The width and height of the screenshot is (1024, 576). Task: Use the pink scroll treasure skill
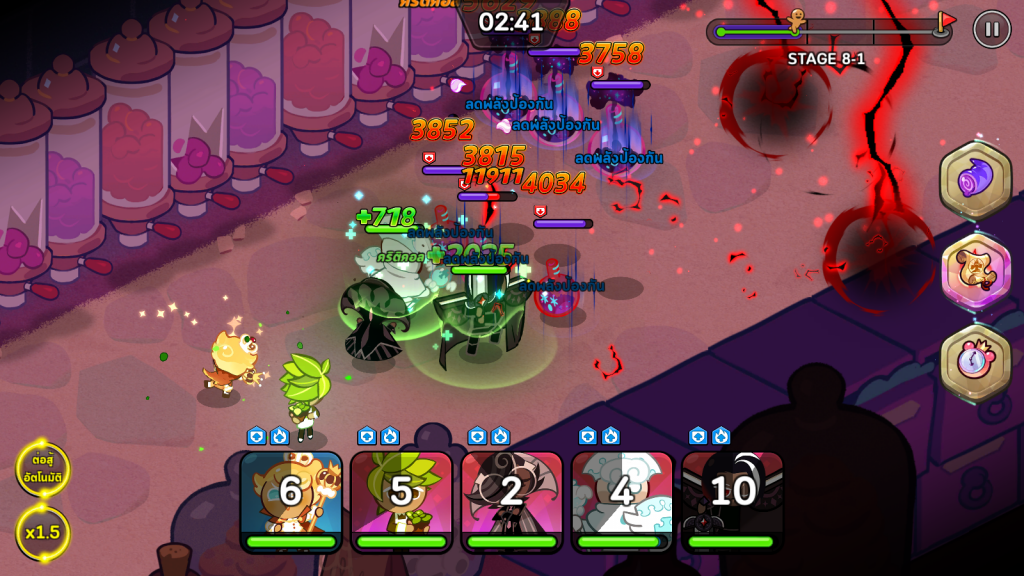(975, 271)
